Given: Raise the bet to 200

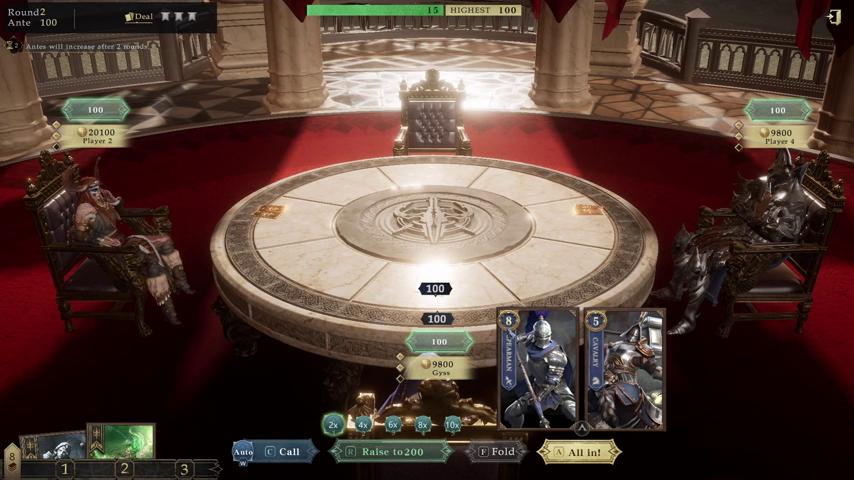Looking at the screenshot, I should pos(392,452).
